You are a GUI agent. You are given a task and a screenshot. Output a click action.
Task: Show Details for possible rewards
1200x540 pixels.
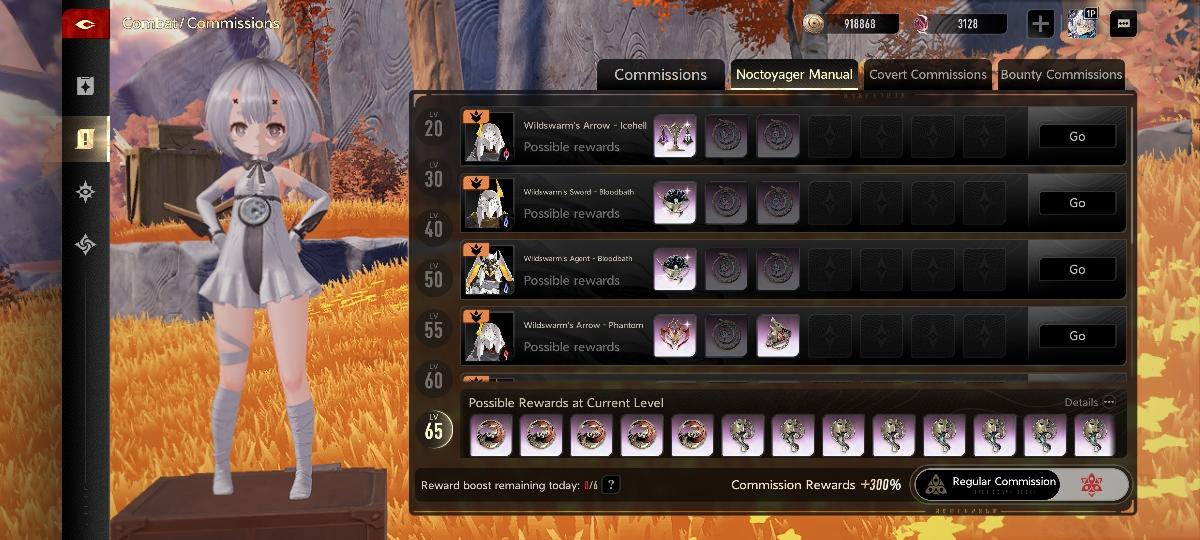coord(1088,402)
